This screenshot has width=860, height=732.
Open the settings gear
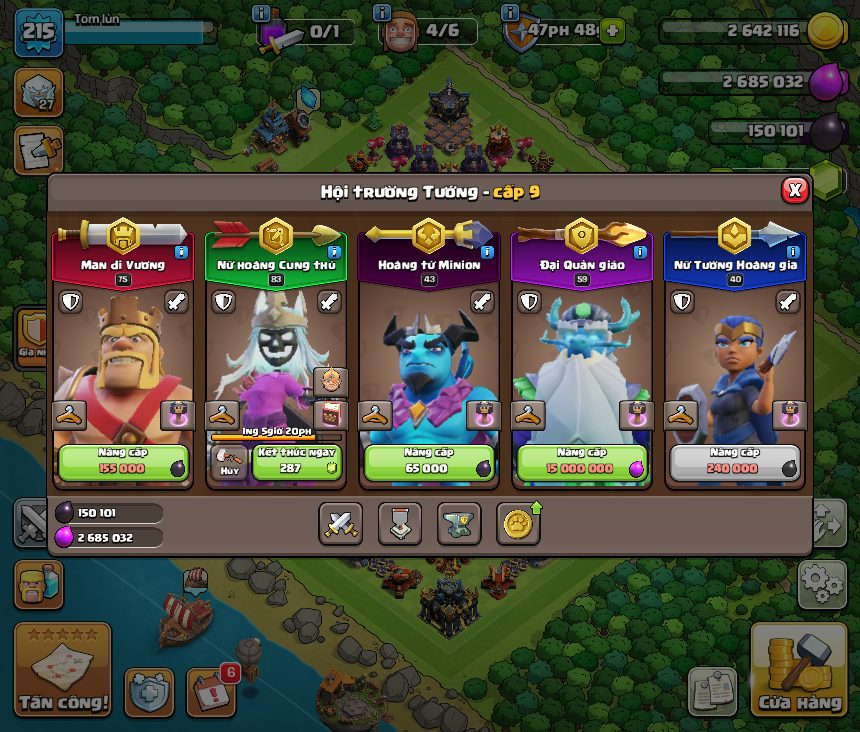click(822, 584)
